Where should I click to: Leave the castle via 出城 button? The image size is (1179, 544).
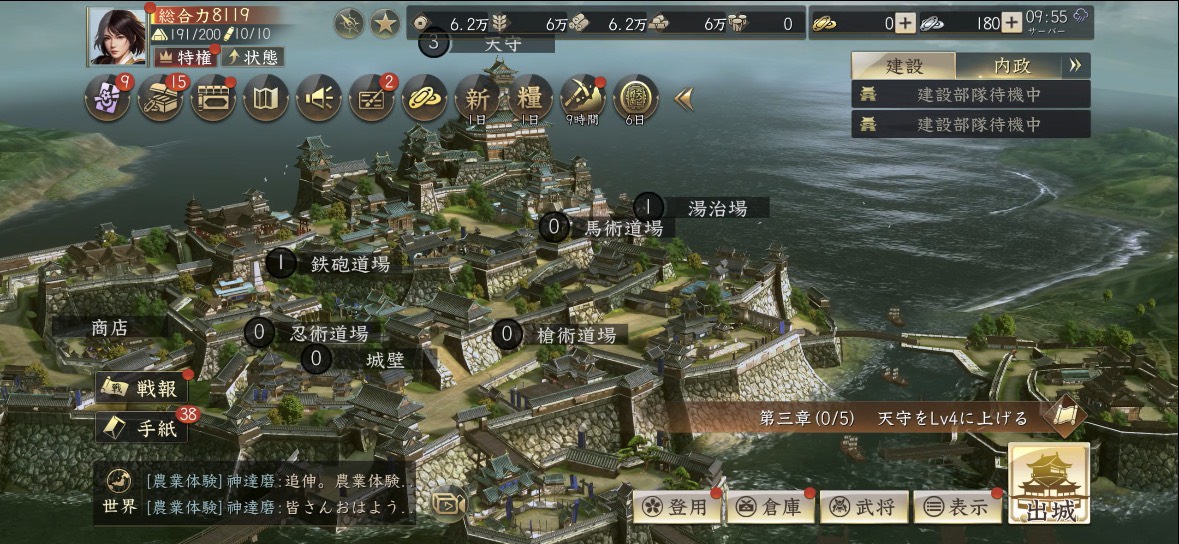coord(1049,485)
